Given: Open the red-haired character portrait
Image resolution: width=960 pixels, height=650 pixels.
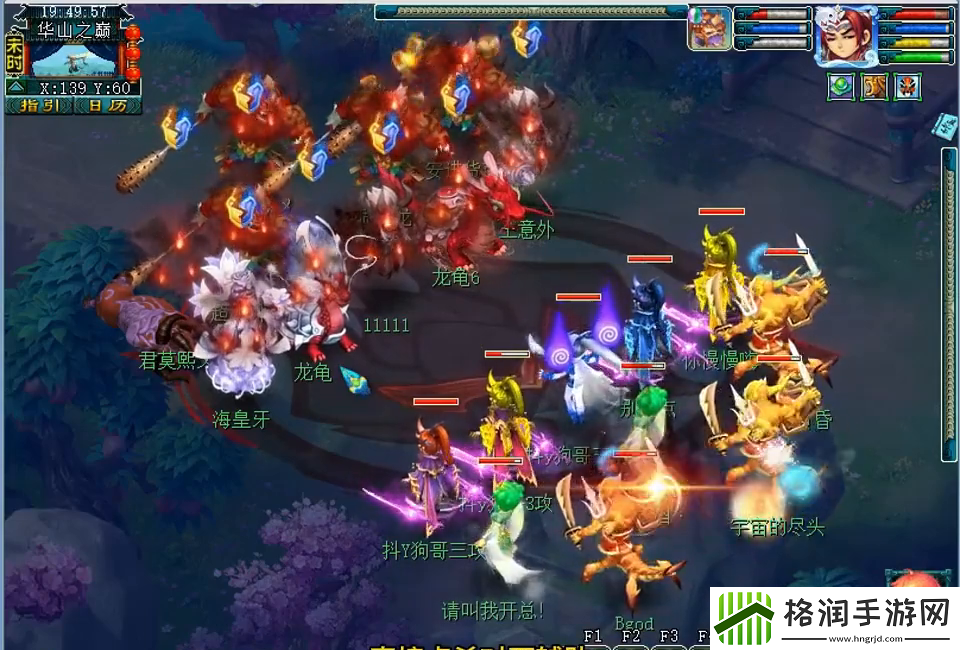Looking at the screenshot, I should coord(845,35).
